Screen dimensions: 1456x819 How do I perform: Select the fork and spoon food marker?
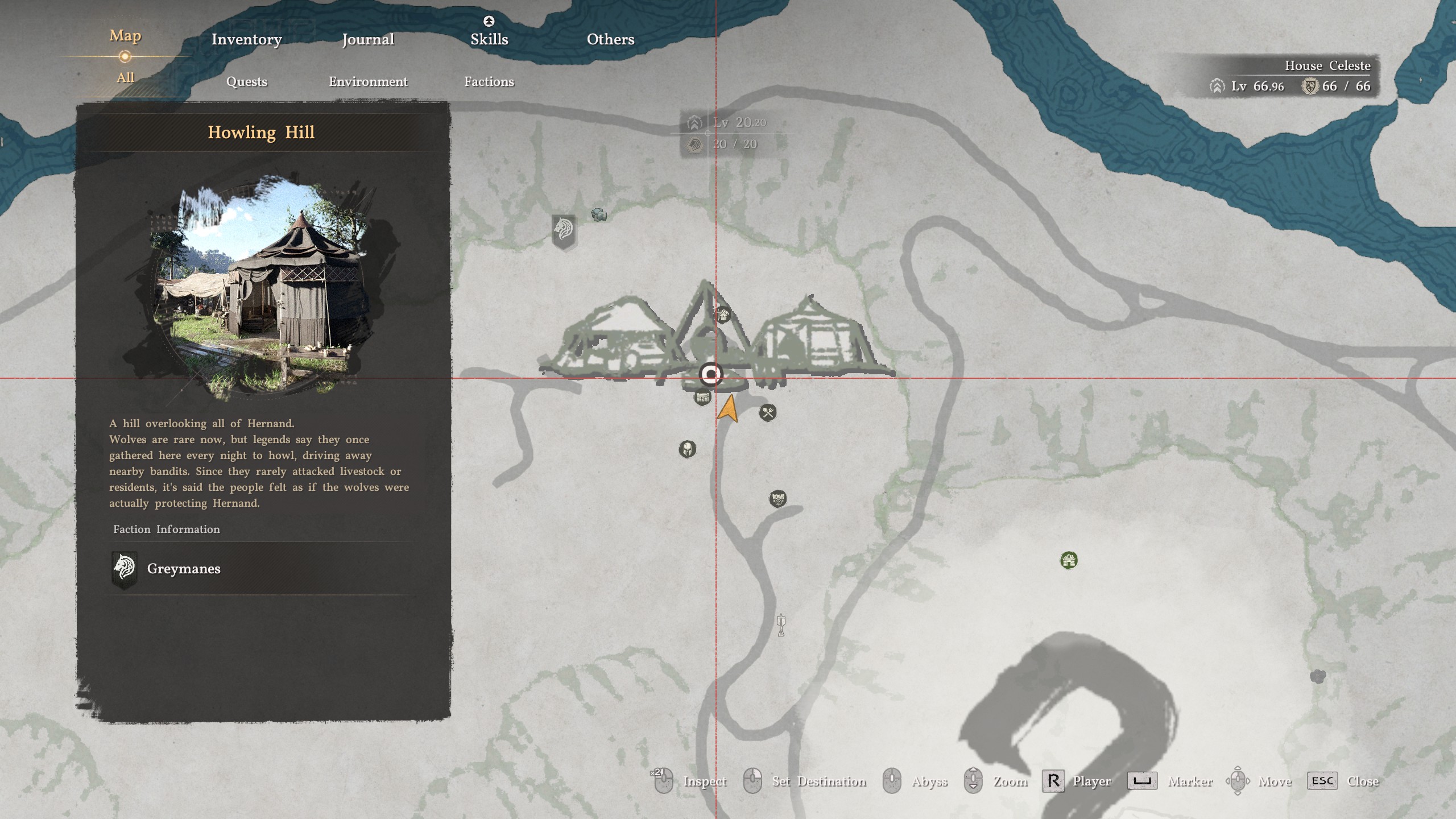point(768,412)
